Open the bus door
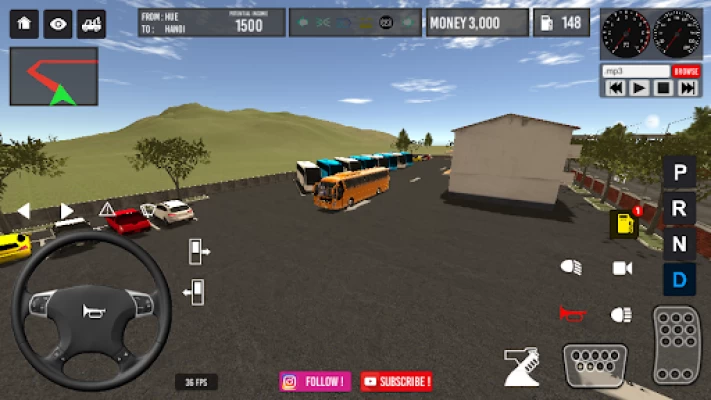Screen dimensions: 711x400 pos(198,251)
